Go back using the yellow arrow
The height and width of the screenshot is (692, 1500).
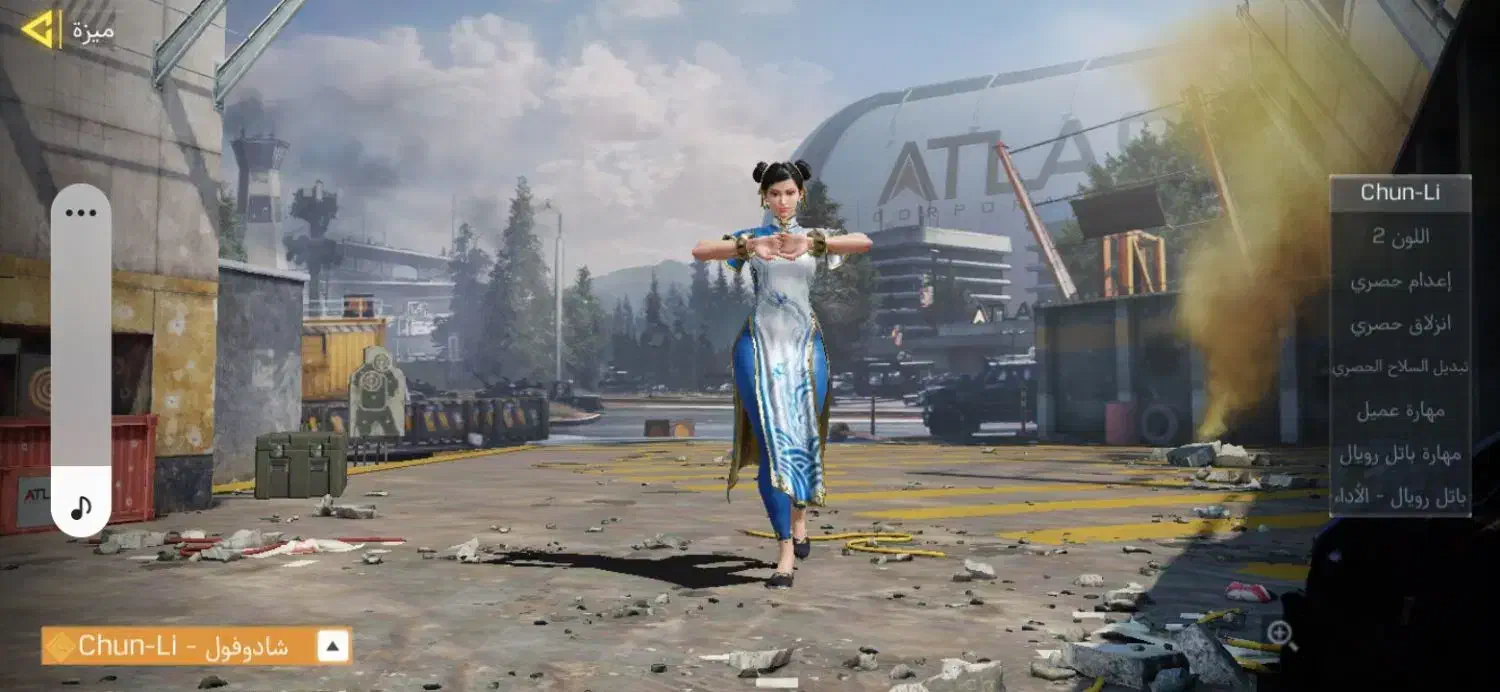(x=39, y=29)
